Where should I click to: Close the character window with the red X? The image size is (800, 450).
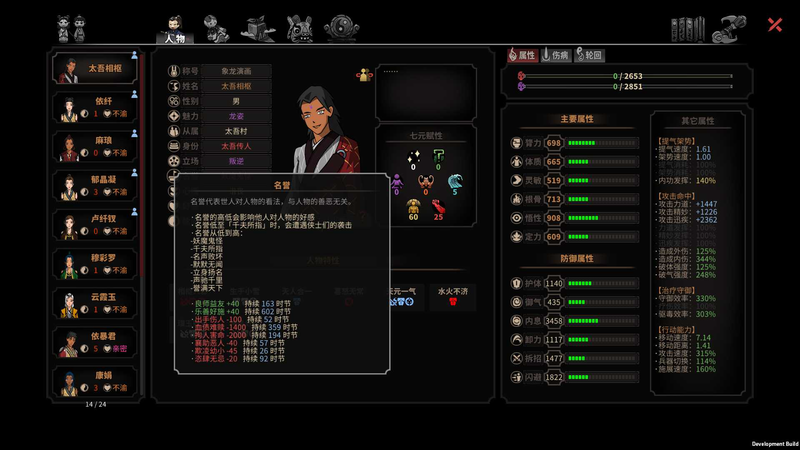[x=775, y=25]
